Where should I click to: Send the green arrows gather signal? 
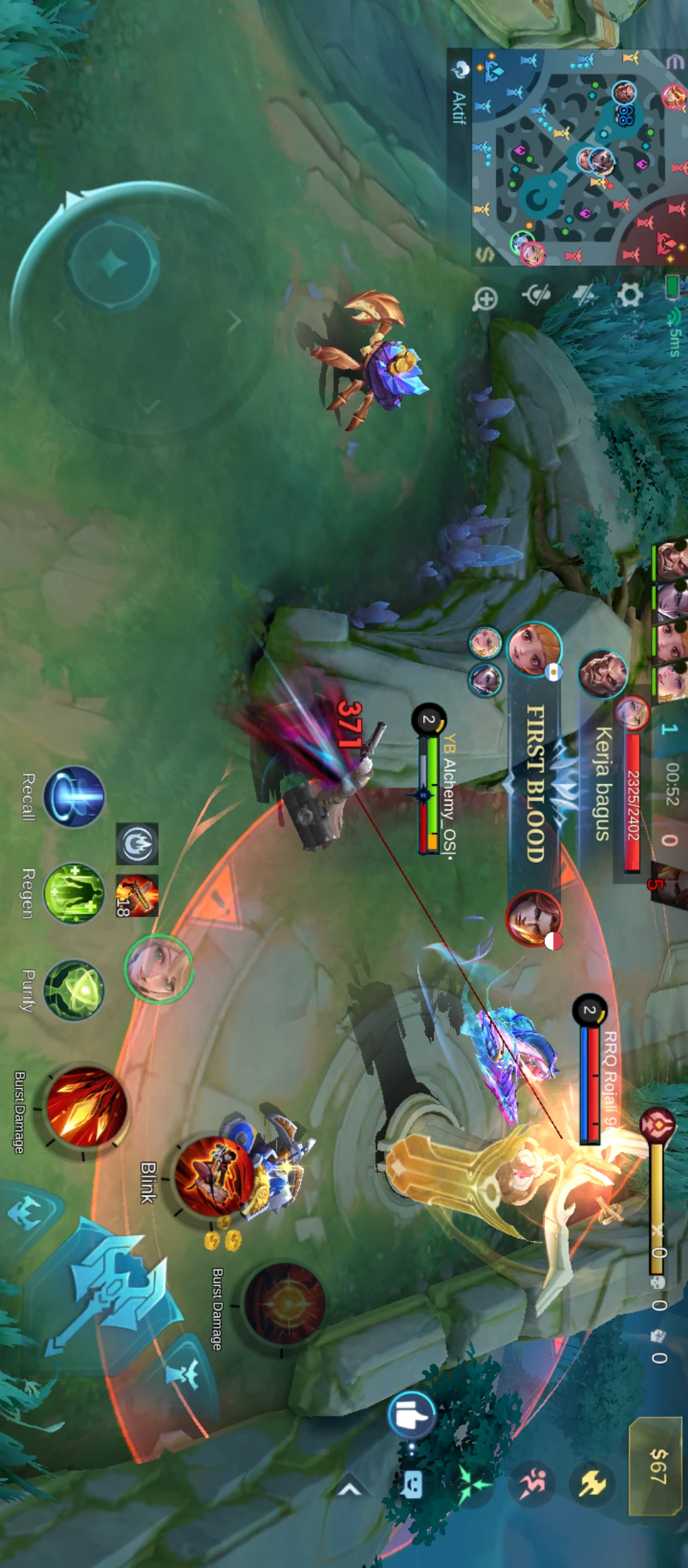[x=473, y=1483]
